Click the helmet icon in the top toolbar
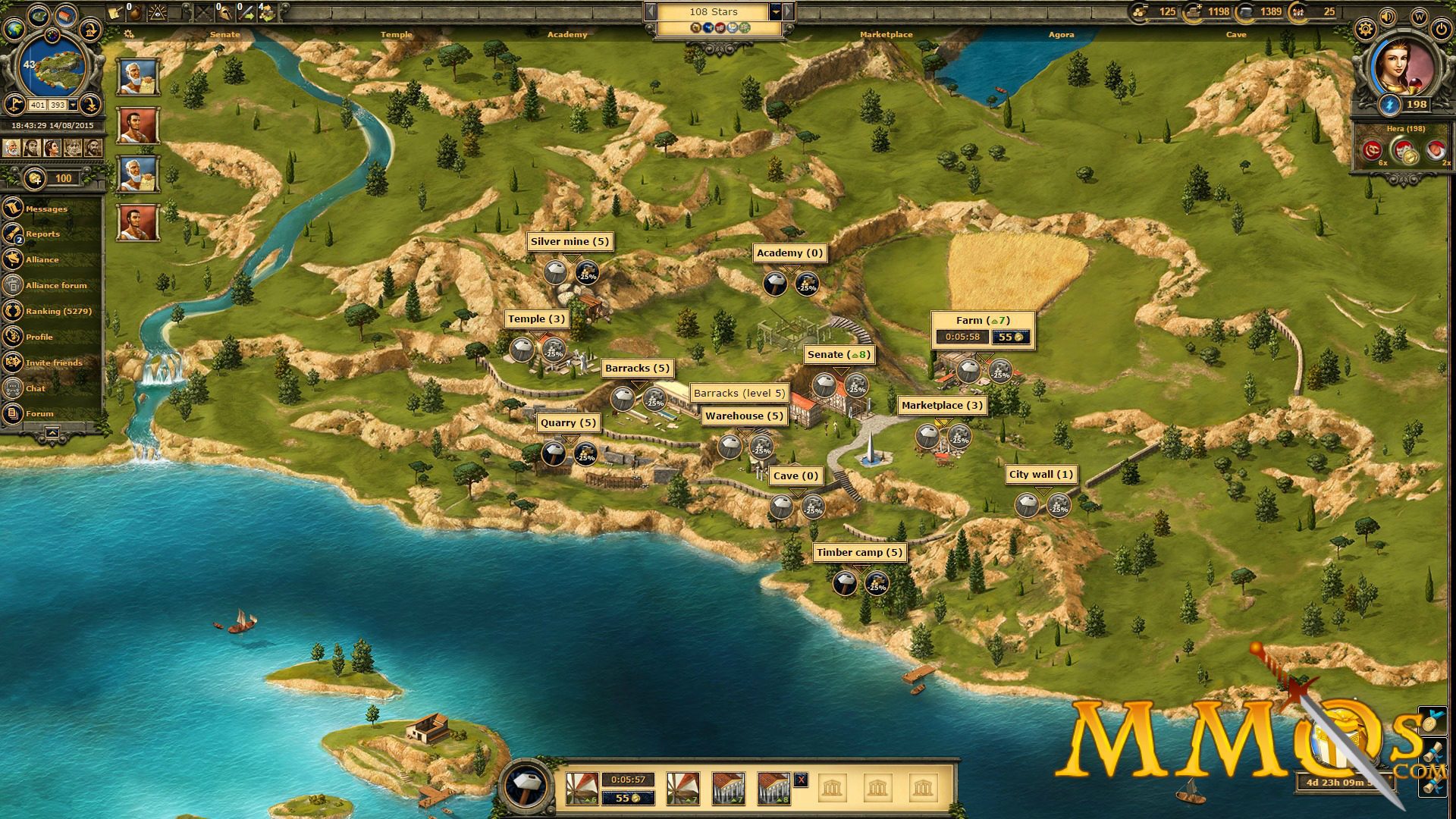This screenshot has height=819, width=1456. [x=225, y=13]
